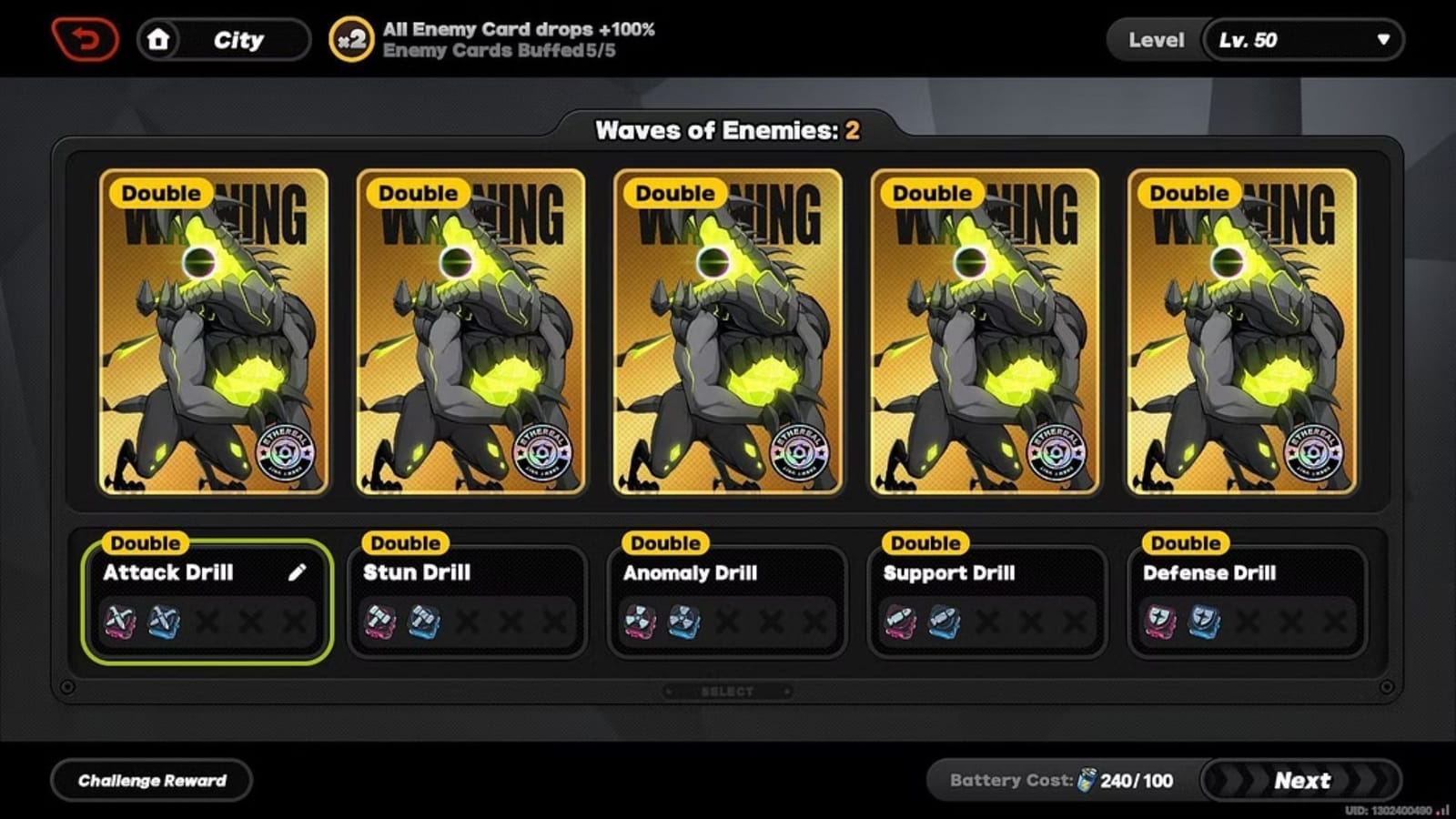This screenshot has height=819, width=1456.
Task: Click the x2 card drops multiplier badge
Action: point(350,39)
